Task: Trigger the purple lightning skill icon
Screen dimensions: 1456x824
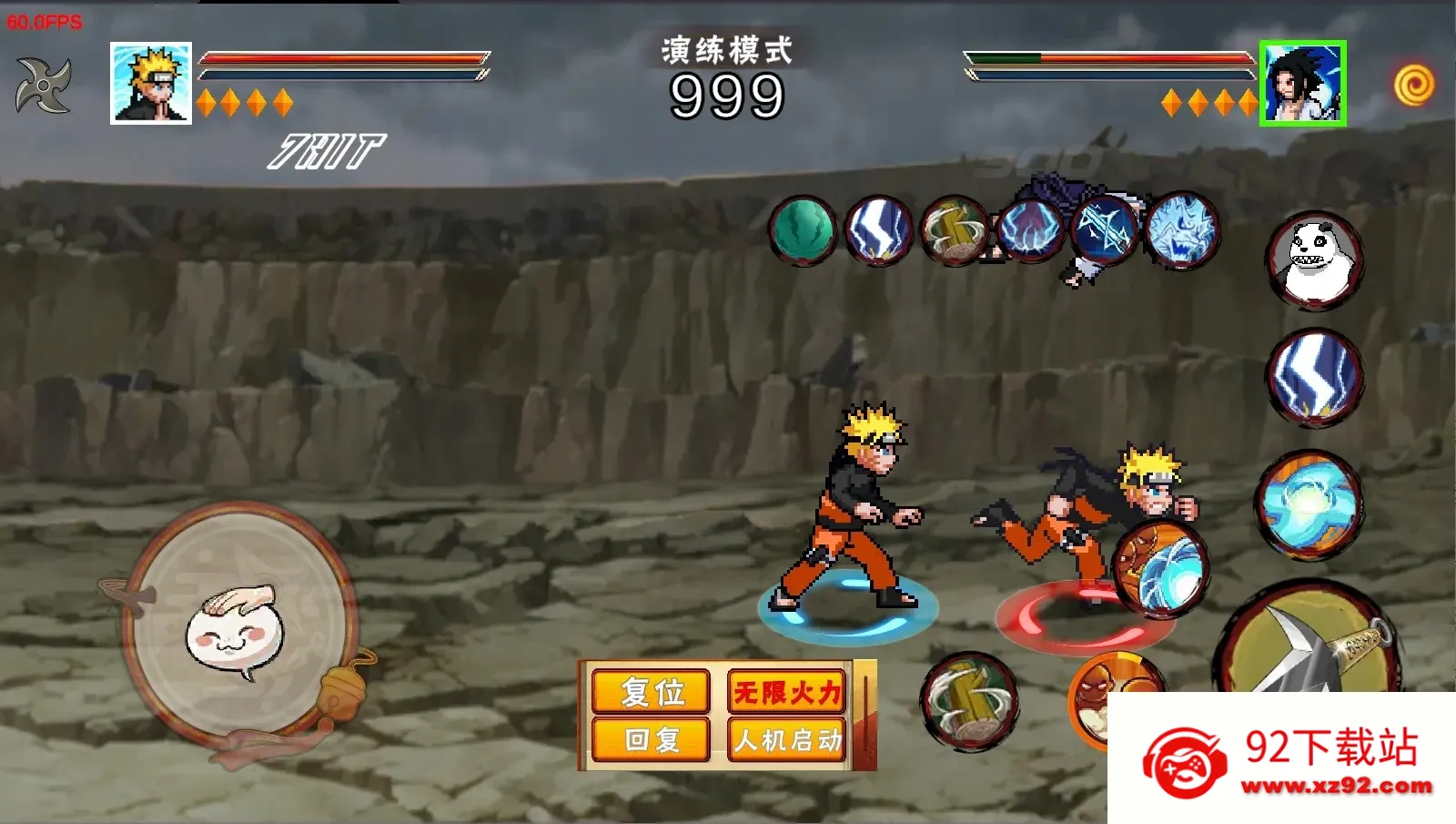Action: 1030,231
